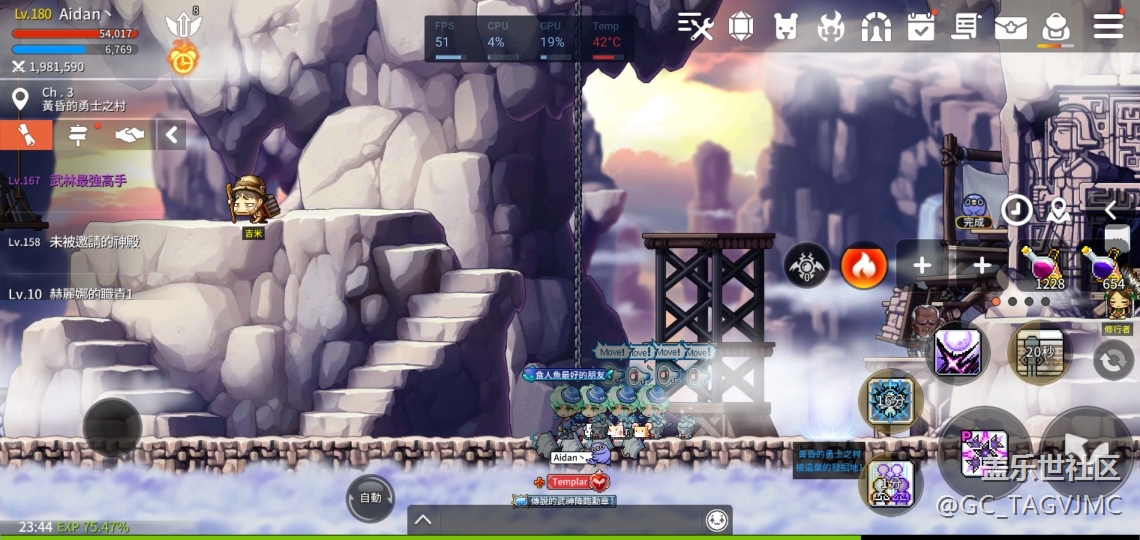Expand the chat bar with up arrow

click(423, 520)
